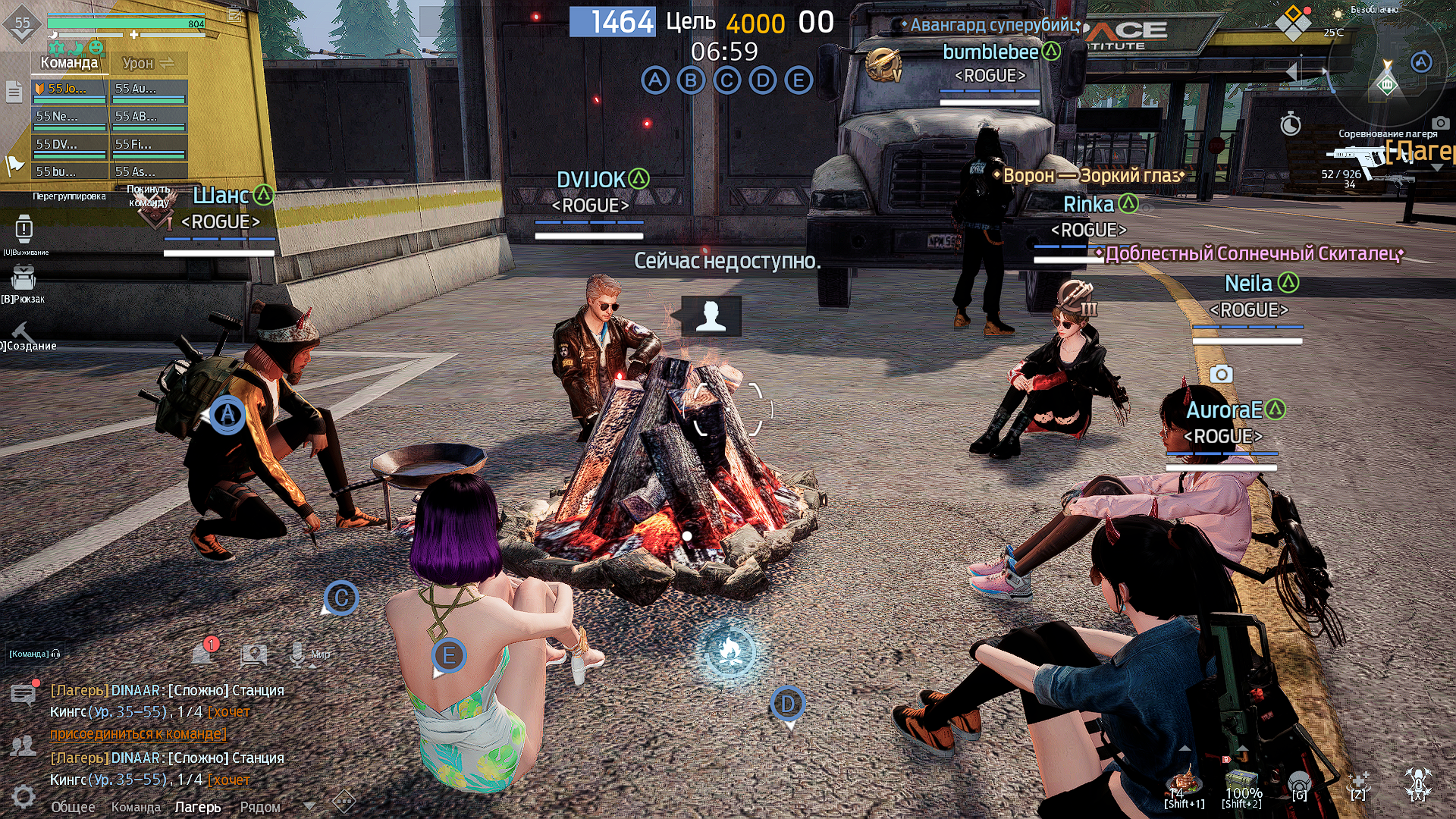This screenshot has width=1456, height=819.
Task: Open chat settings gear icon
Action: coord(24,796)
